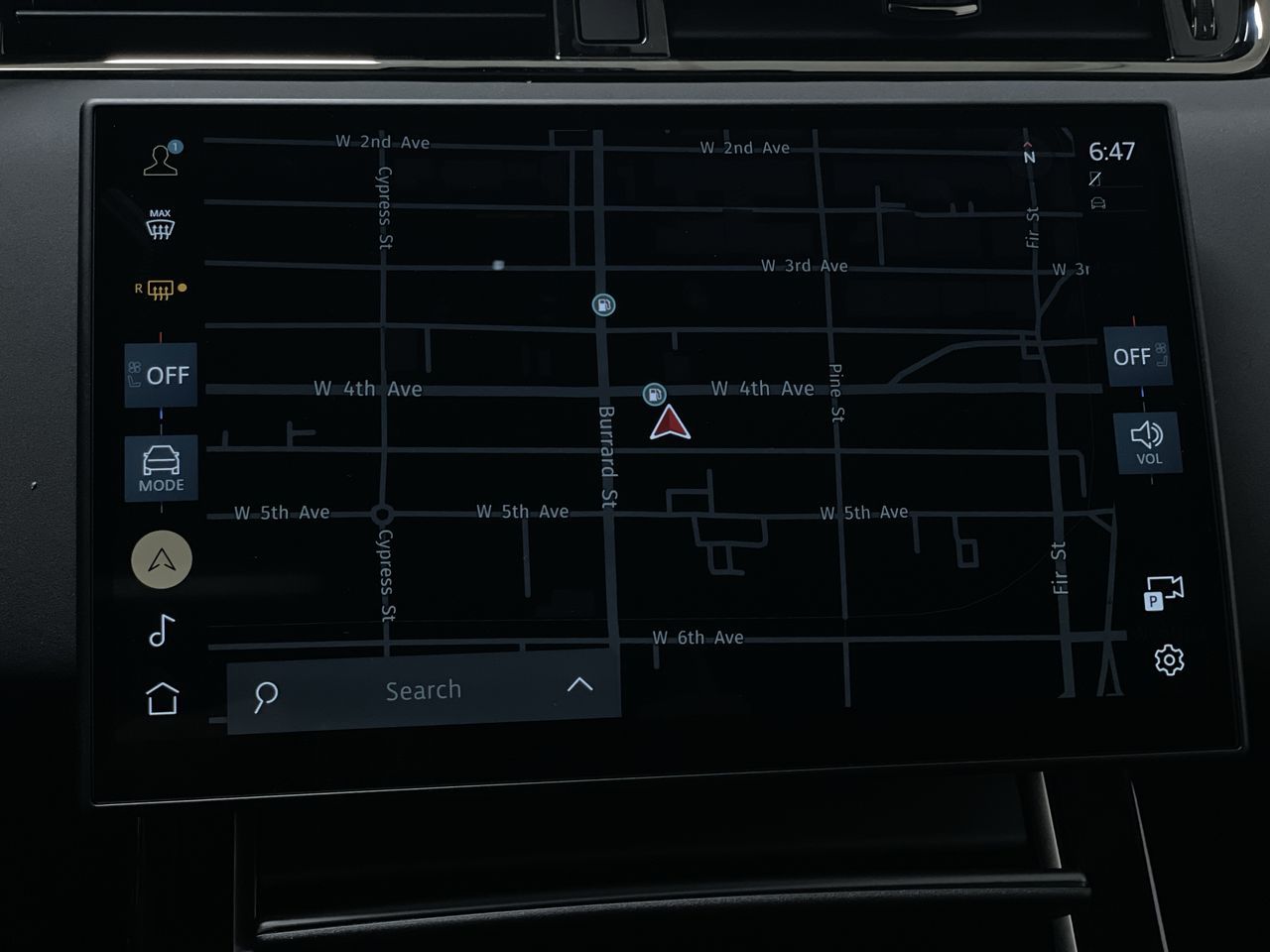Open the VOL volume control
The width and height of the screenshot is (1270, 952).
coord(1148,442)
